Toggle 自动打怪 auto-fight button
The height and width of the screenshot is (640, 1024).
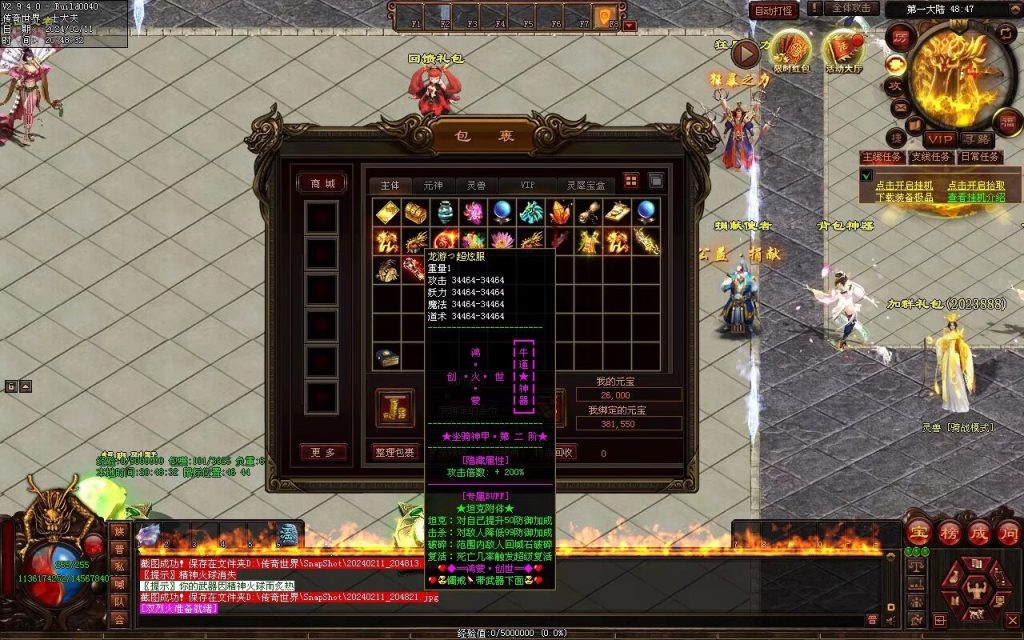[773, 10]
